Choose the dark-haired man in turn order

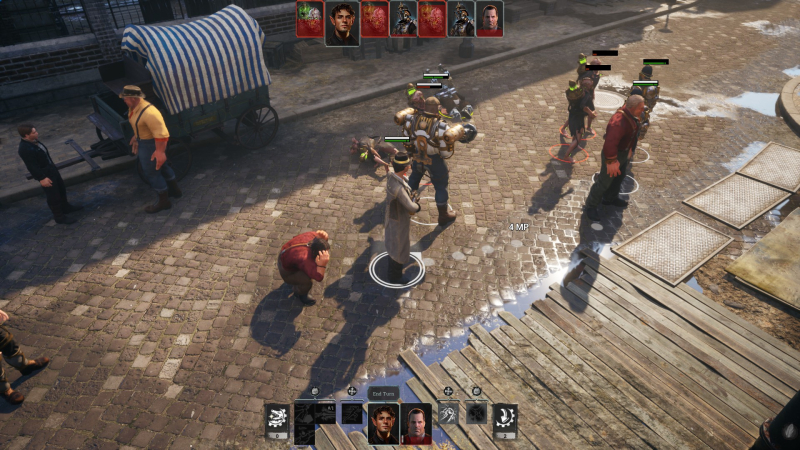(x=343, y=20)
